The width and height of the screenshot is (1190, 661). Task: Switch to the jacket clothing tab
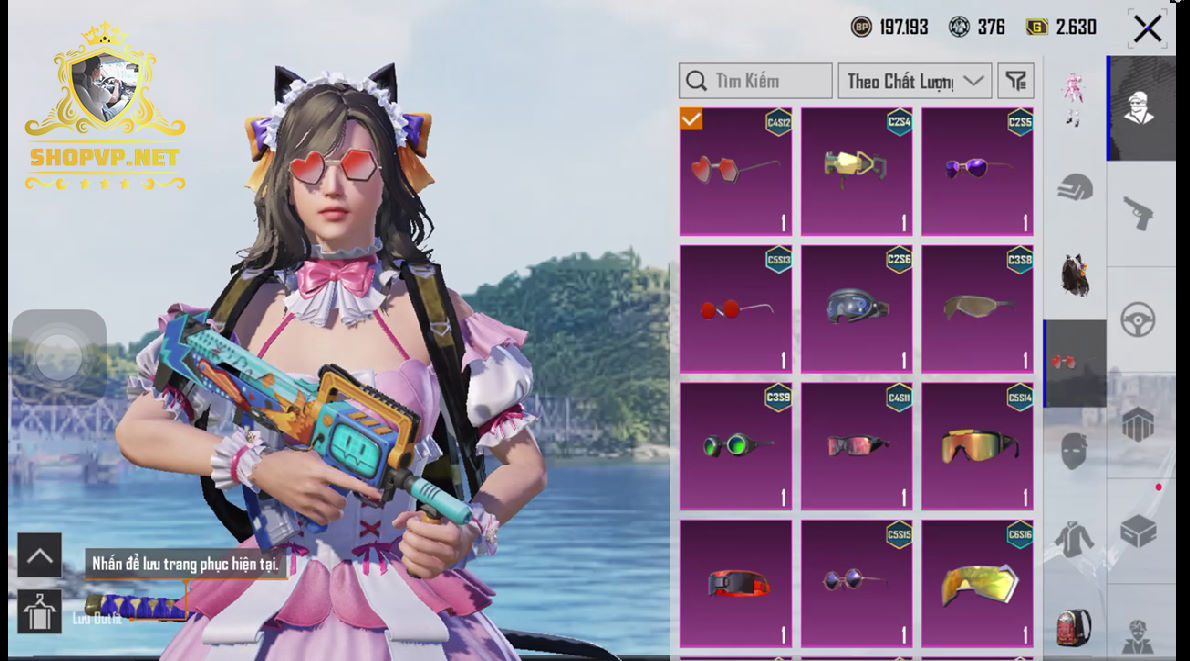[x=1075, y=540]
